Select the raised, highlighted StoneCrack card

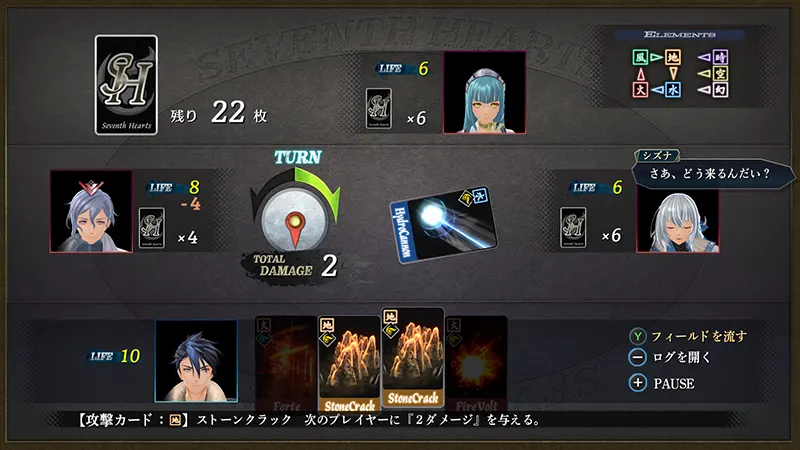click(412, 356)
